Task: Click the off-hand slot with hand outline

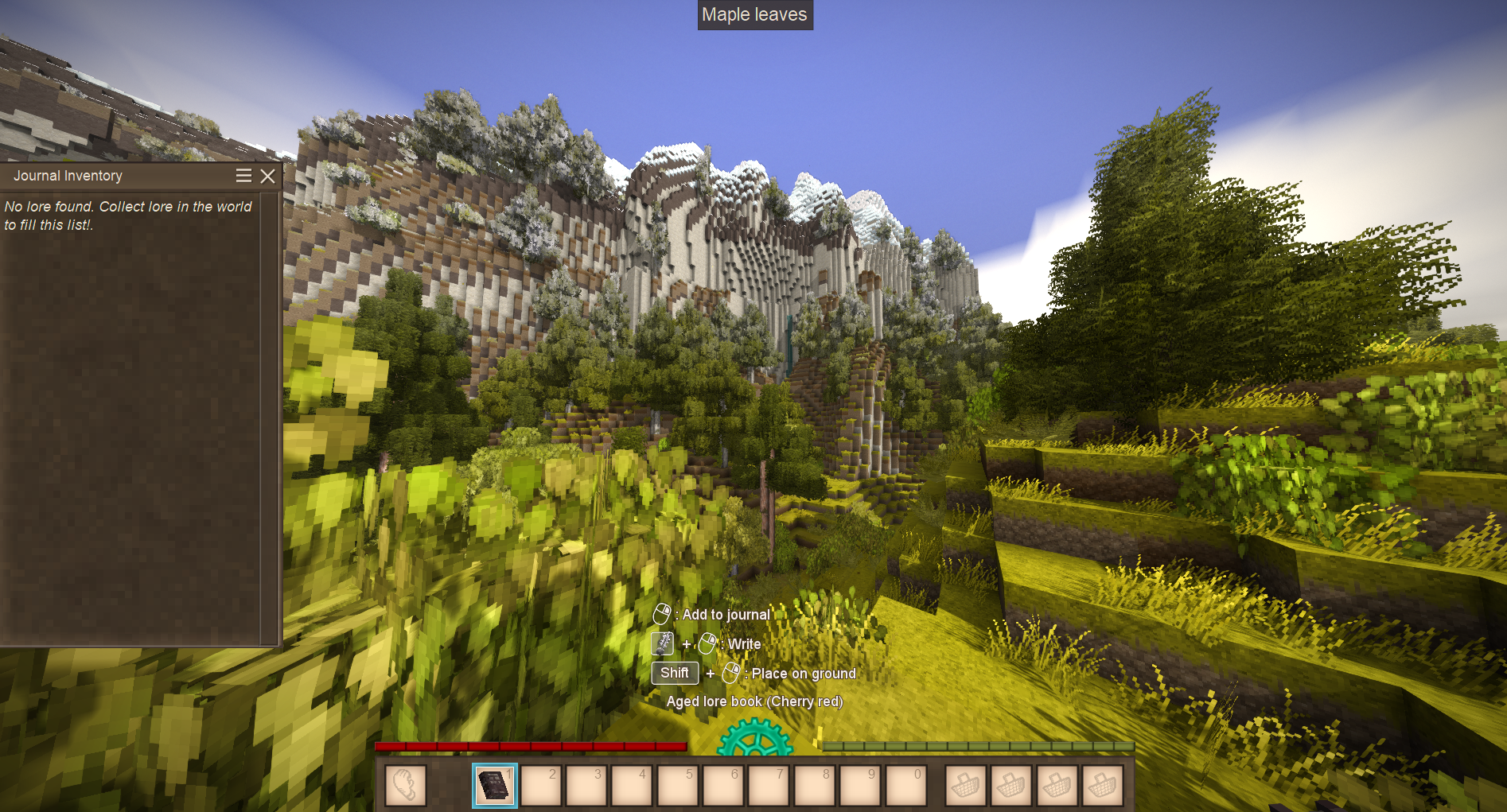Action: [x=405, y=786]
